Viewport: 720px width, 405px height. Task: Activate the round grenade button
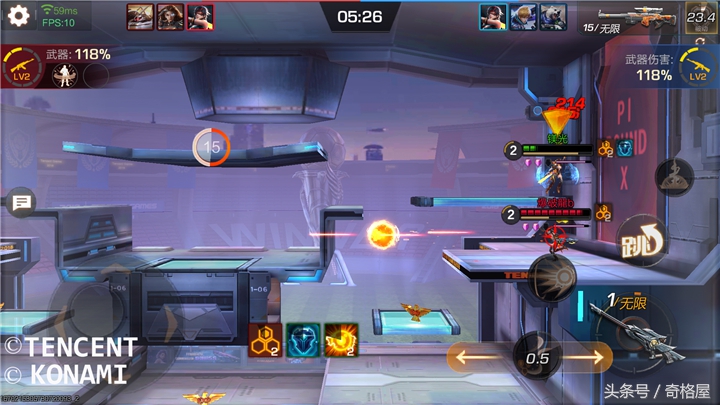pos(551,276)
